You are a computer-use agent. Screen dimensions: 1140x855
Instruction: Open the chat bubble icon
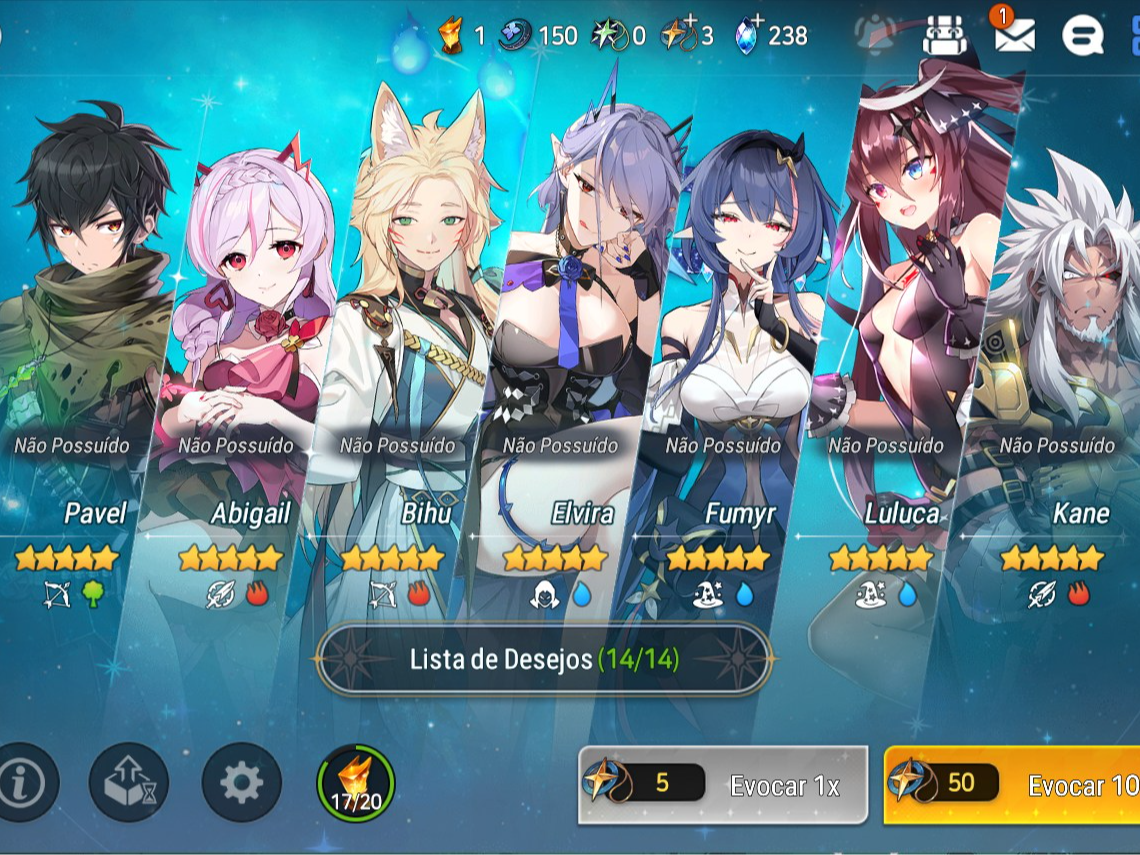(x=1081, y=37)
